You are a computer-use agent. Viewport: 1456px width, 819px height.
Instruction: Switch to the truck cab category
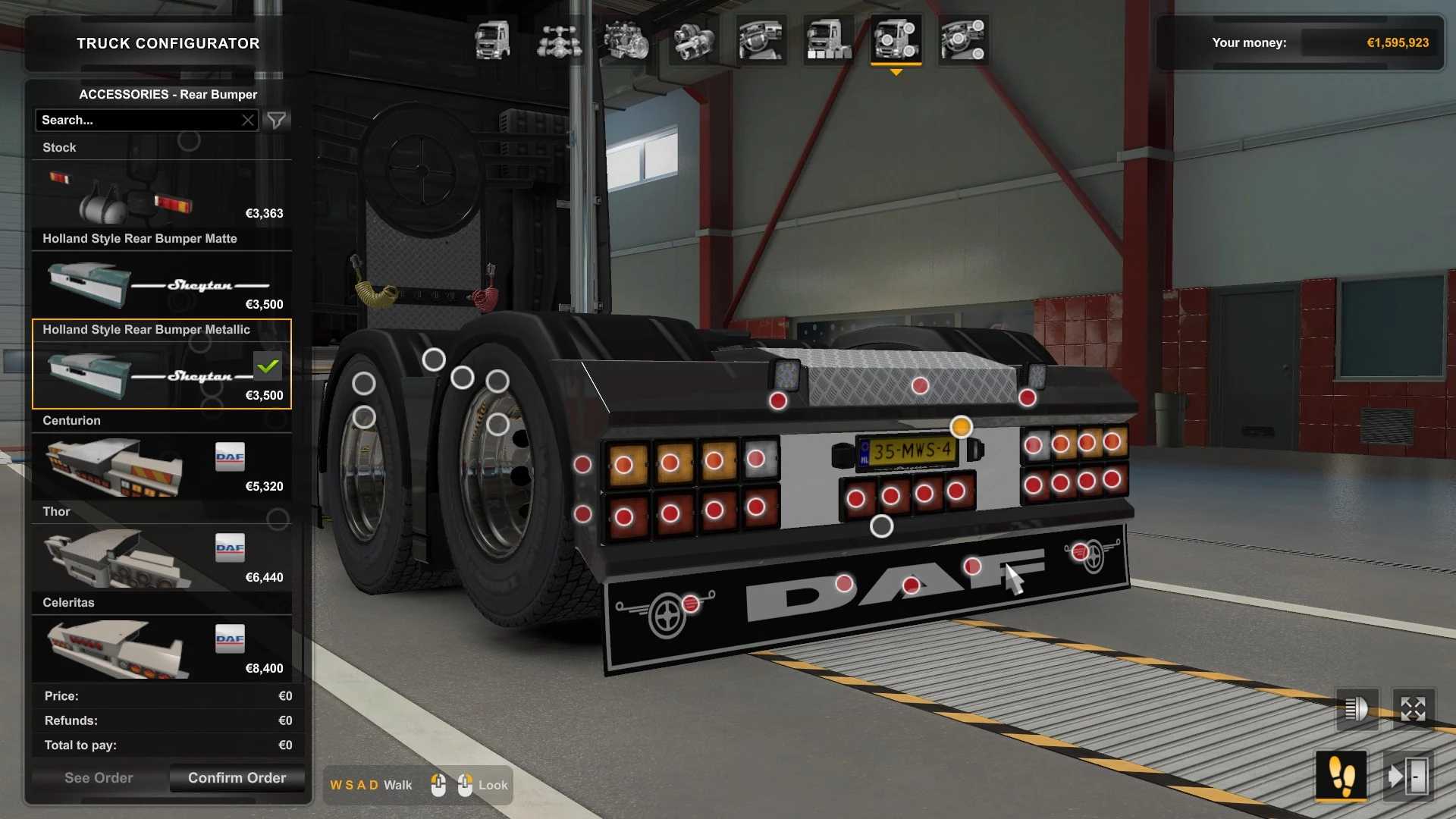492,40
